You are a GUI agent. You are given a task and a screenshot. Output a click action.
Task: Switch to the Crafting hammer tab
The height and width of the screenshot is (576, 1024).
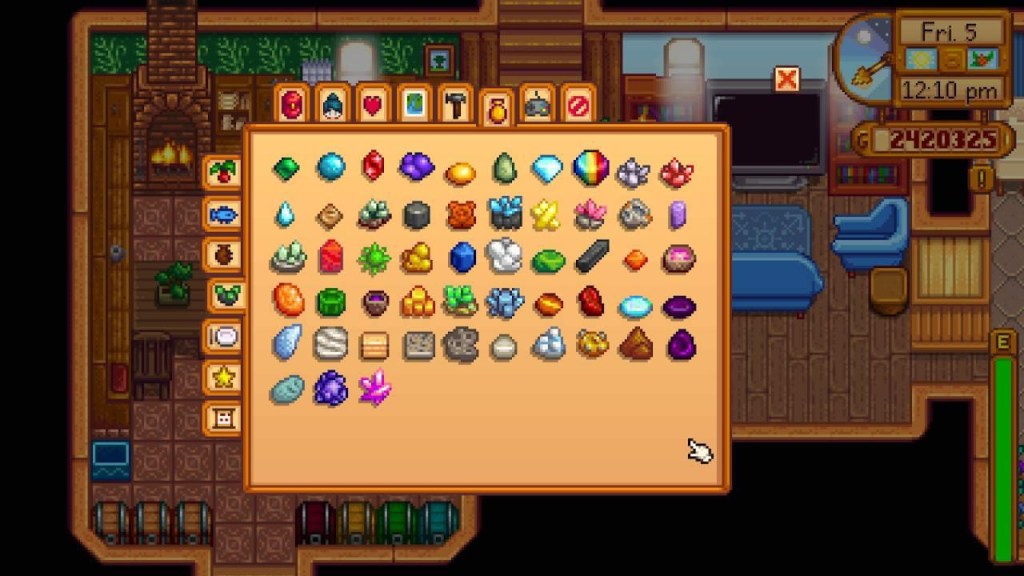coord(455,104)
